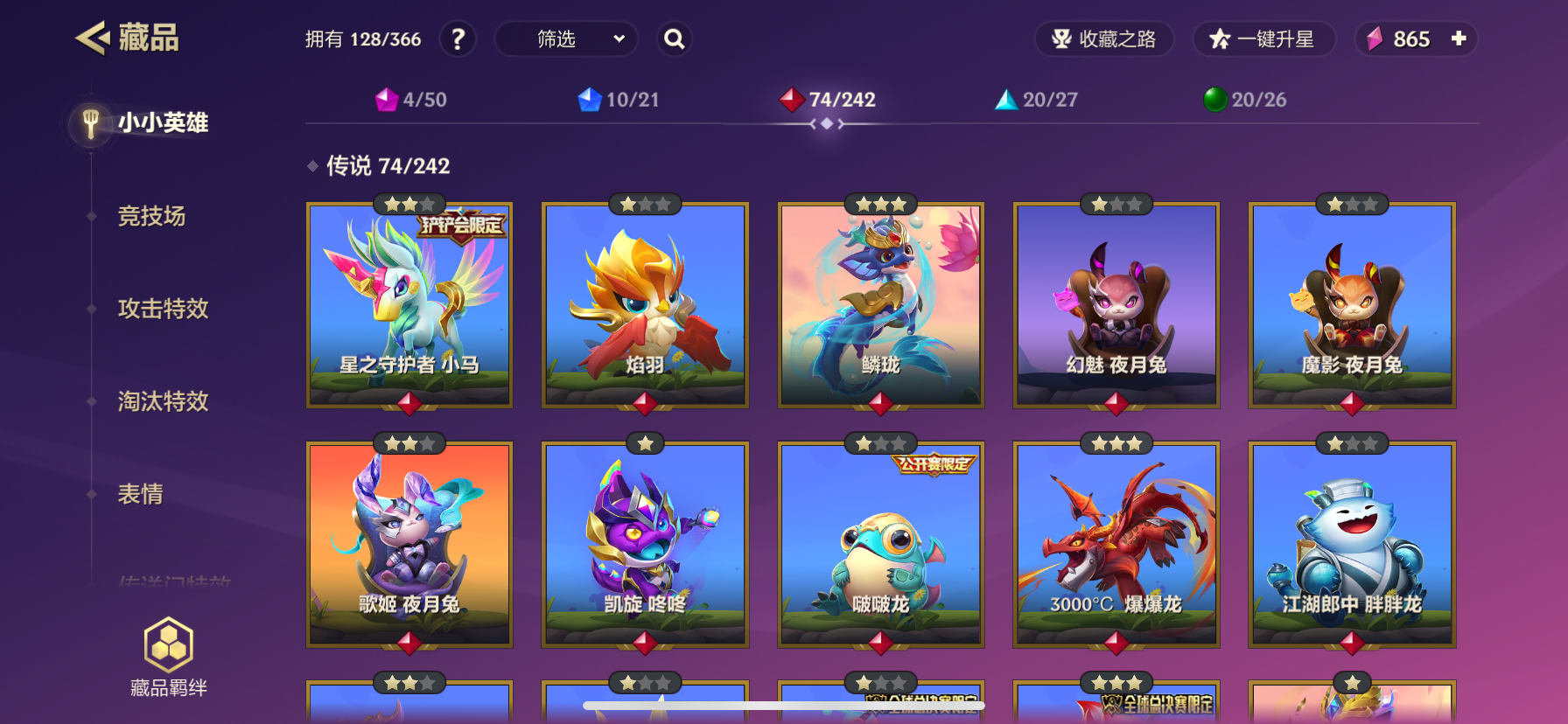Viewport: 1568px width, 724px height.
Task: Open 藏品羁绊 collection bonds
Action: 168,657
